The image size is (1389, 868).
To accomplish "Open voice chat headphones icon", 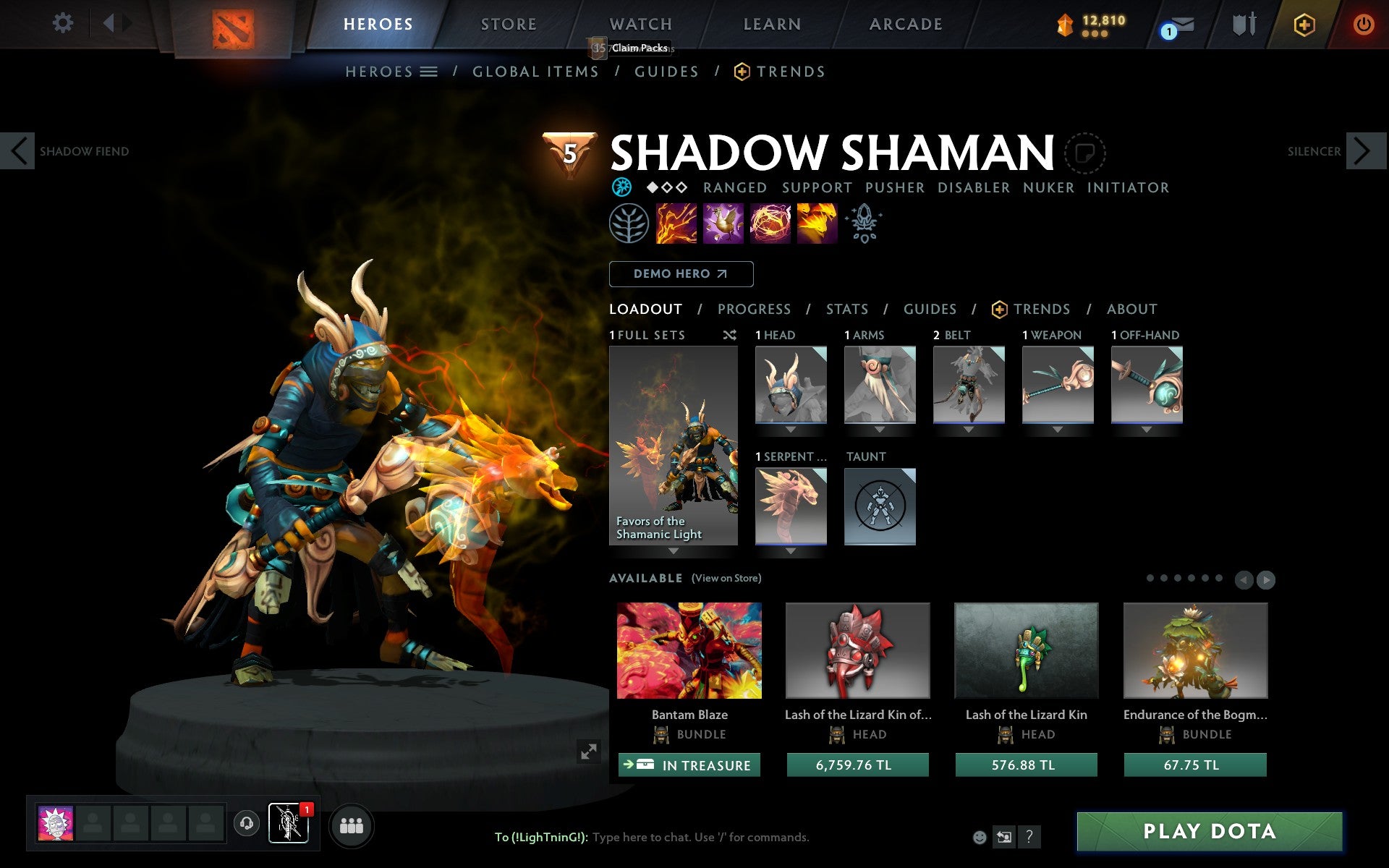I will pyautogui.click(x=245, y=822).
